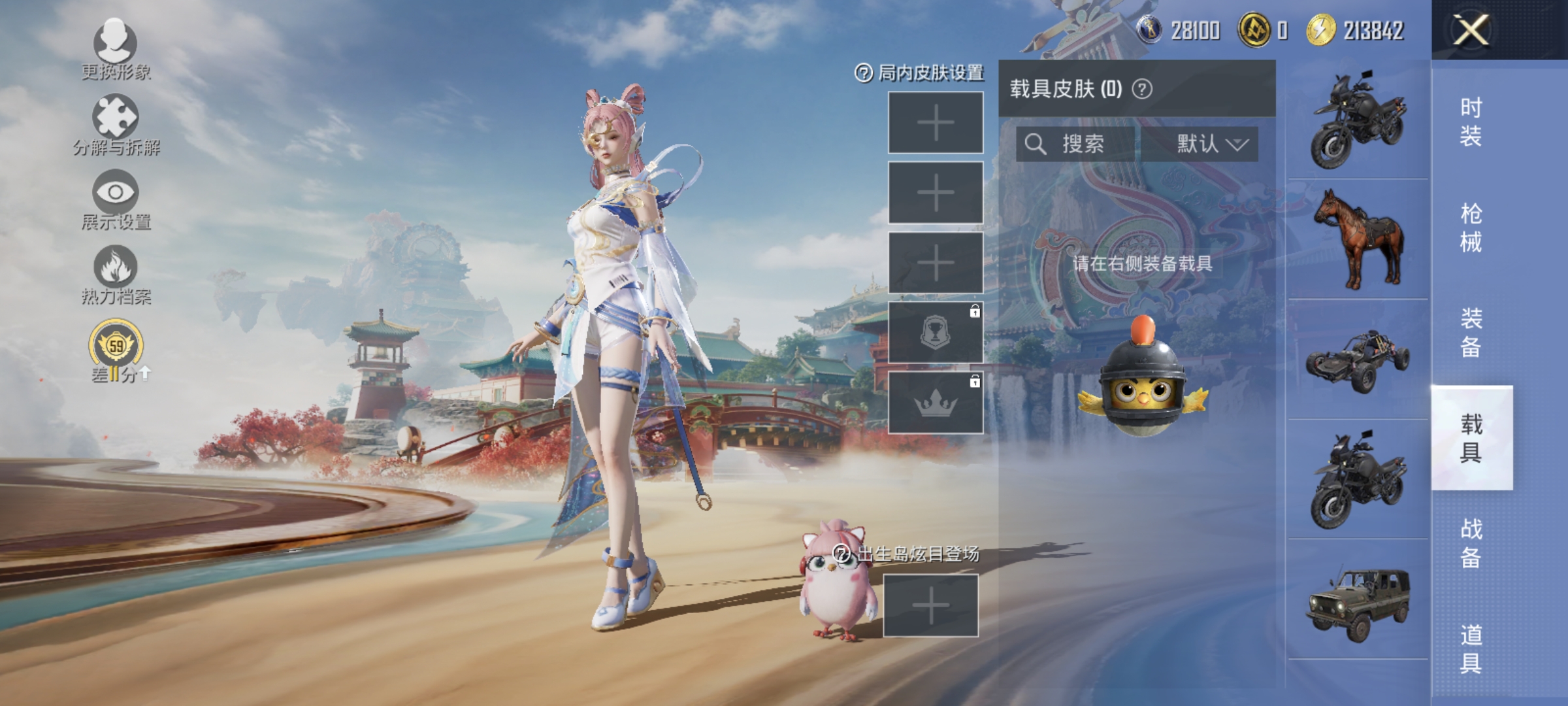The height and width of the screenshot is (706, 1568).
Task: Open the locked crown skin slot
Action: click(x=935, y=403)
